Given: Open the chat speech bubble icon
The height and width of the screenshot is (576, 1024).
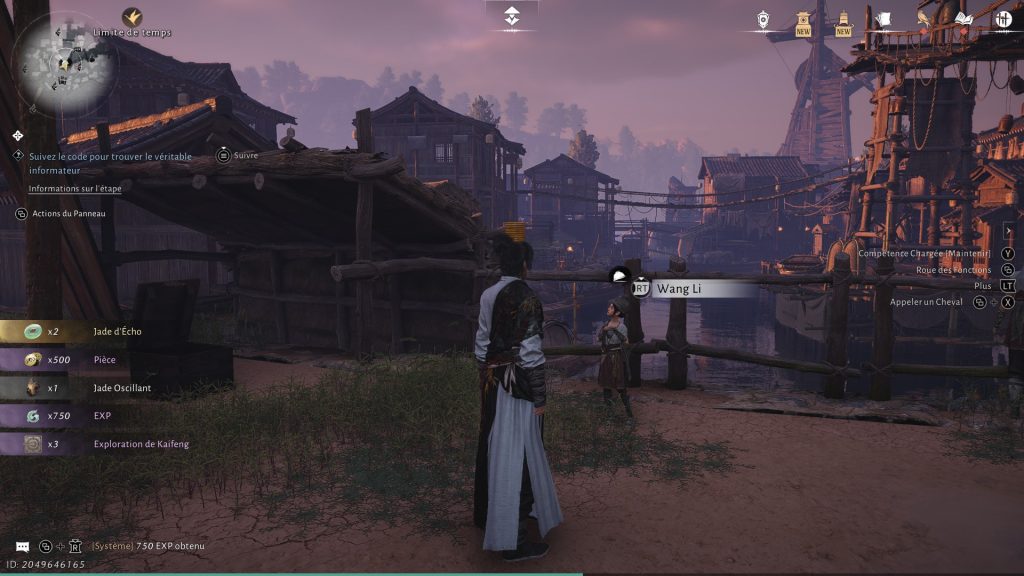Looking at the screenshot, I should tap(22, 546).
